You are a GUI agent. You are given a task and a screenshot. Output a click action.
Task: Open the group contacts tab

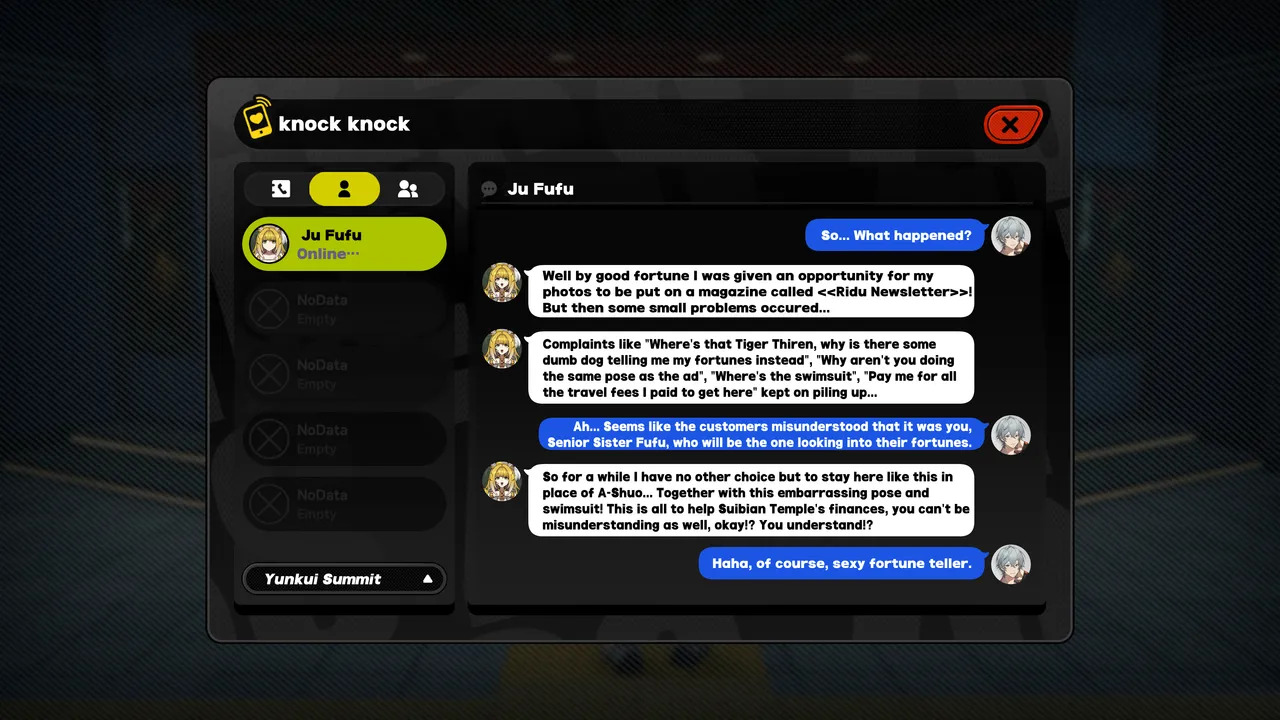[x=408, y=189]
